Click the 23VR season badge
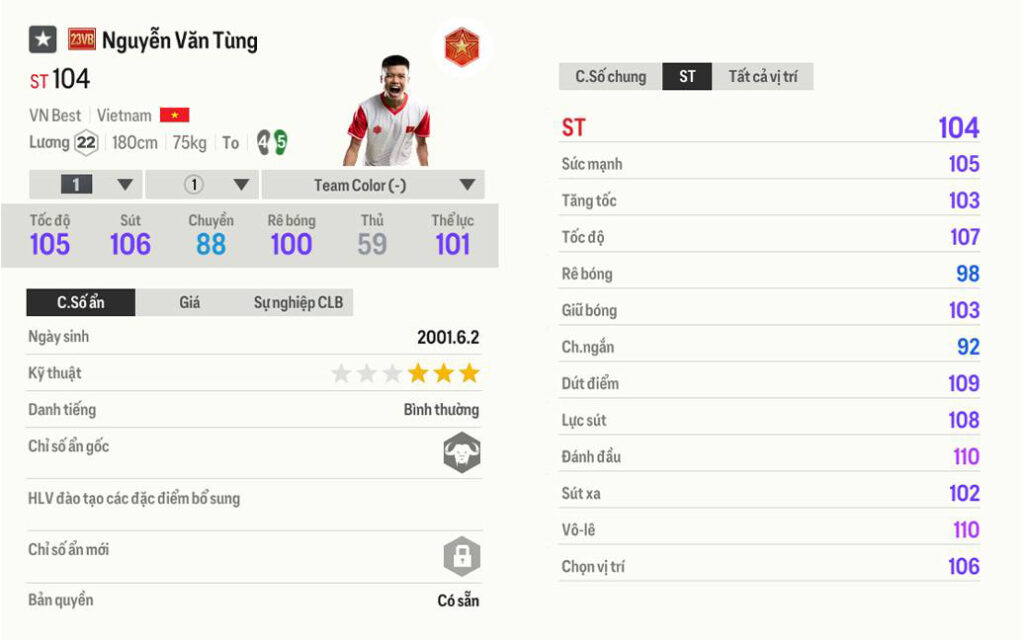 tap(82, 40)
